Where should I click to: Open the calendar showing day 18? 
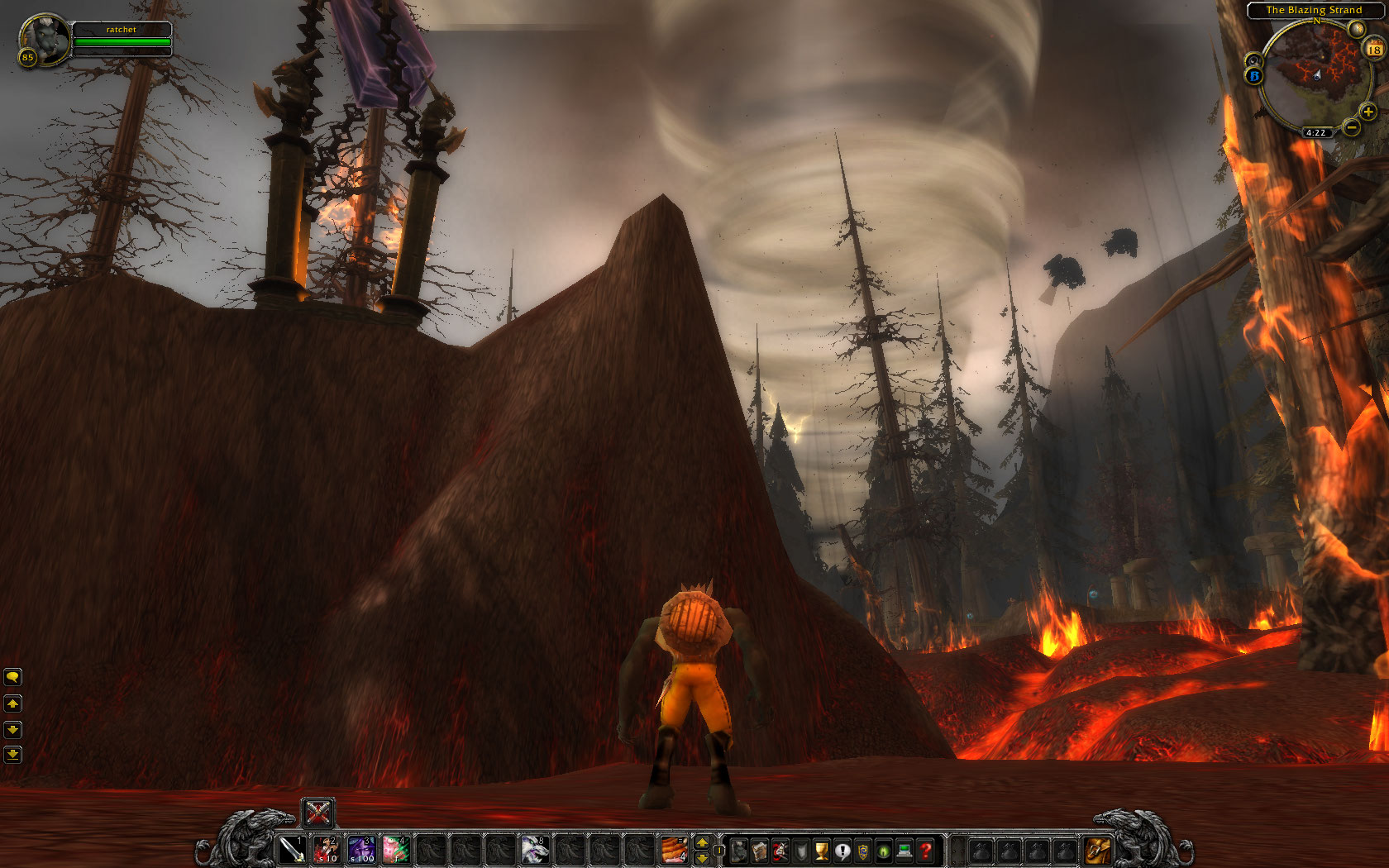coord(1374,50)
